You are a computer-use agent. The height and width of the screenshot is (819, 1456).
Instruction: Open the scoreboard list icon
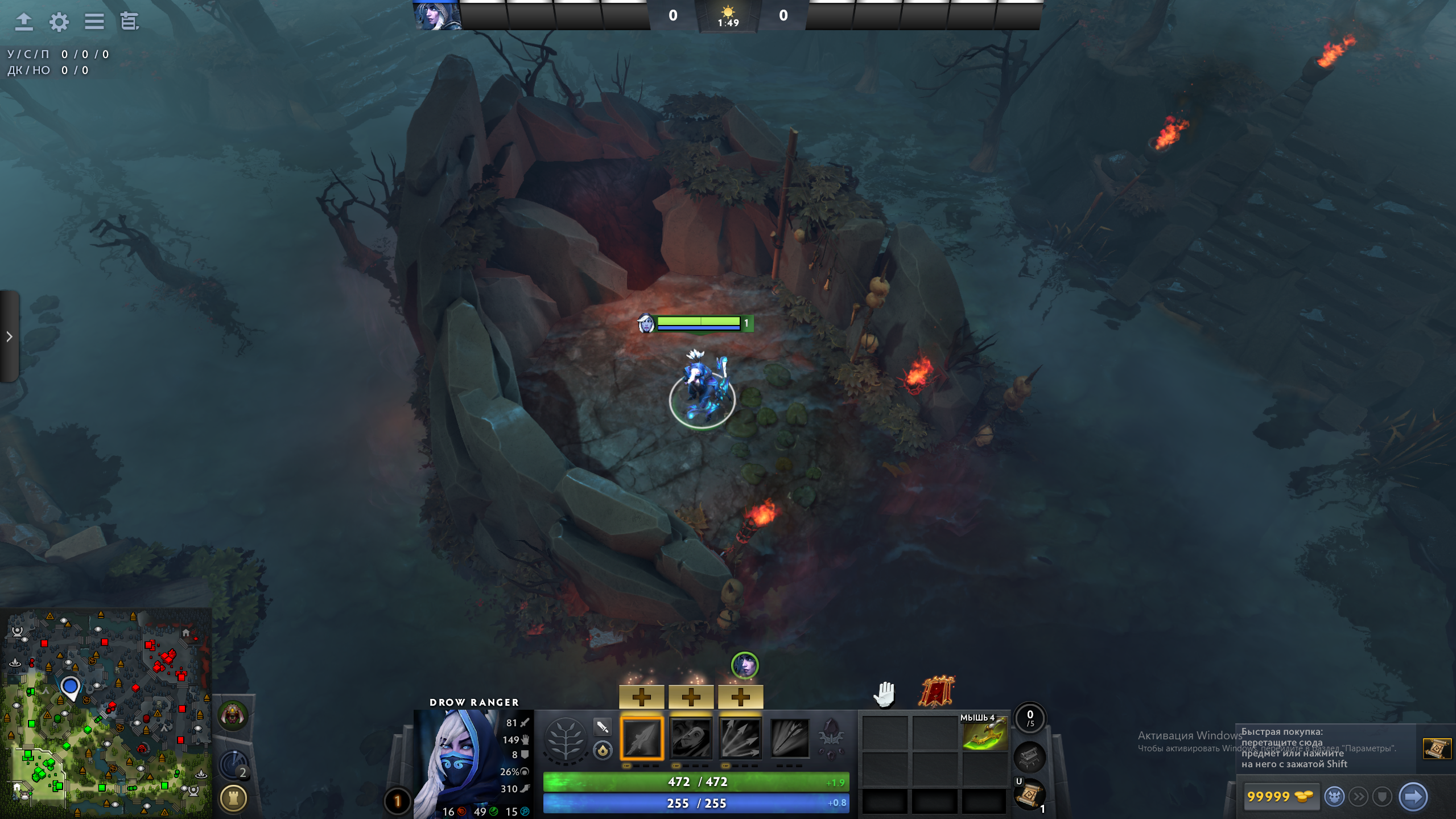click(x=94, y=22)
